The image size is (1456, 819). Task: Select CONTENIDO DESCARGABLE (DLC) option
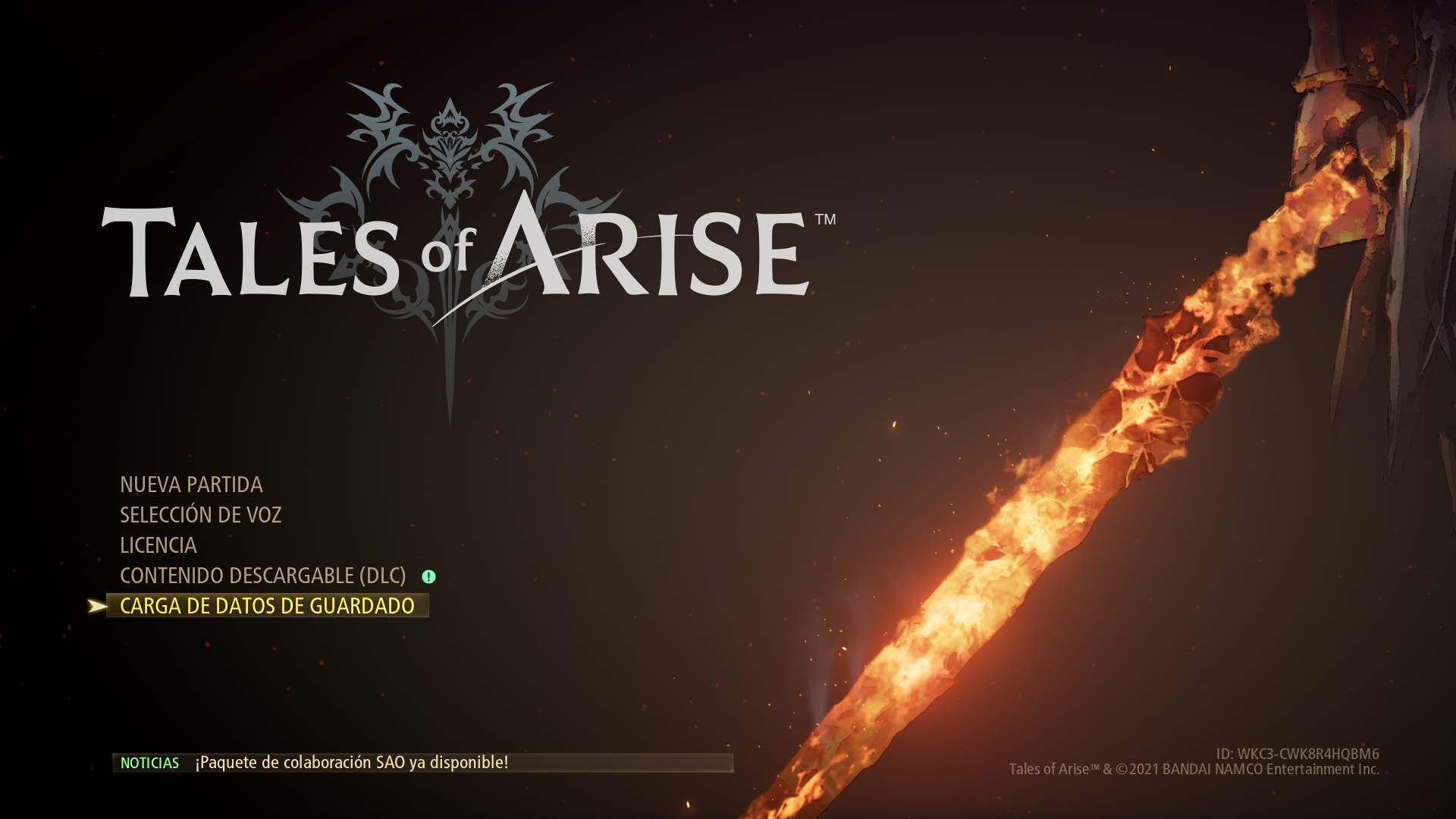pos(263,576)
